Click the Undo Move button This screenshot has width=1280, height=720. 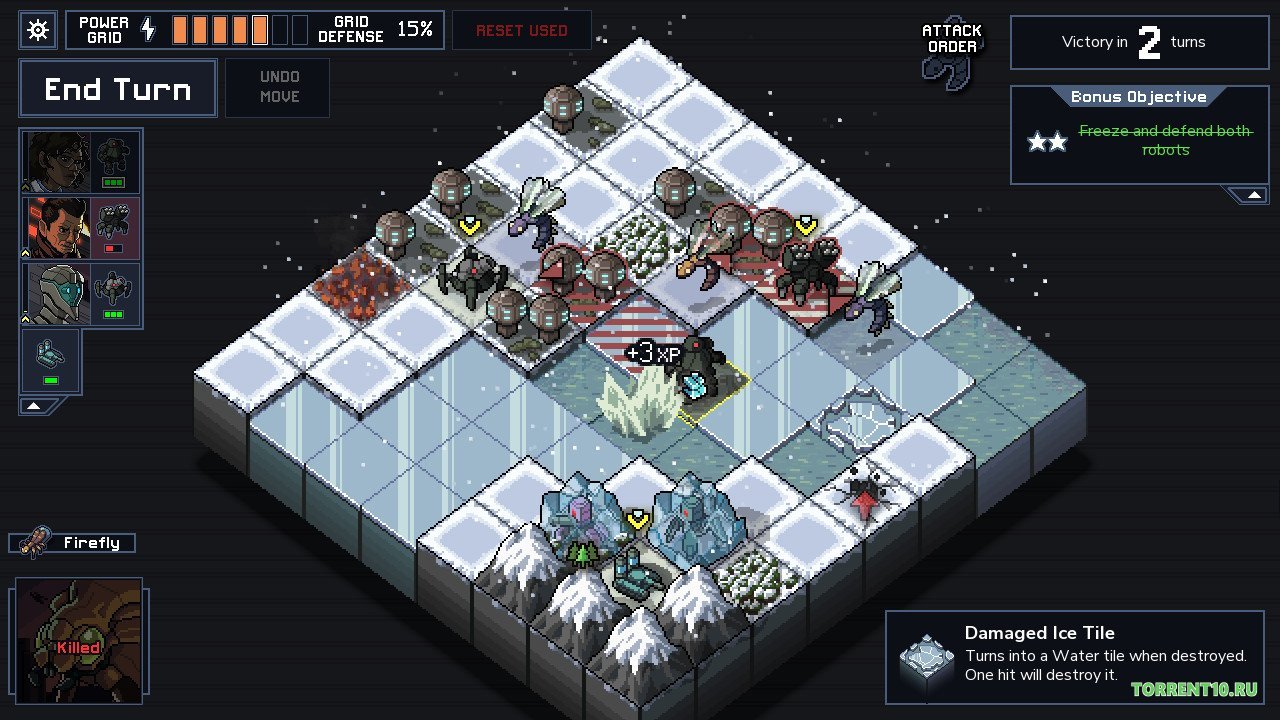[277, 86]
